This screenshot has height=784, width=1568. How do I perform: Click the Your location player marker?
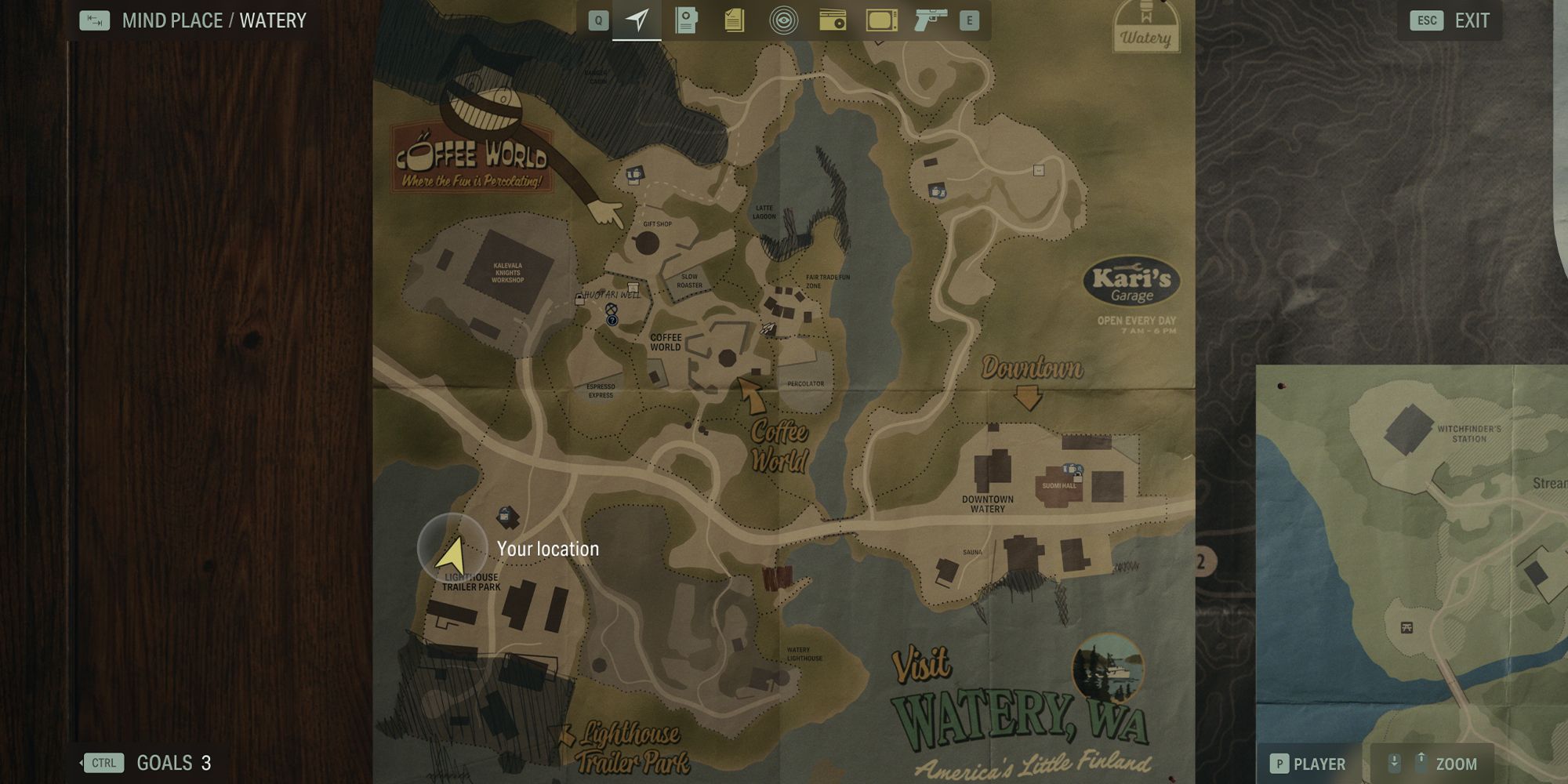(x=452, y=554)
